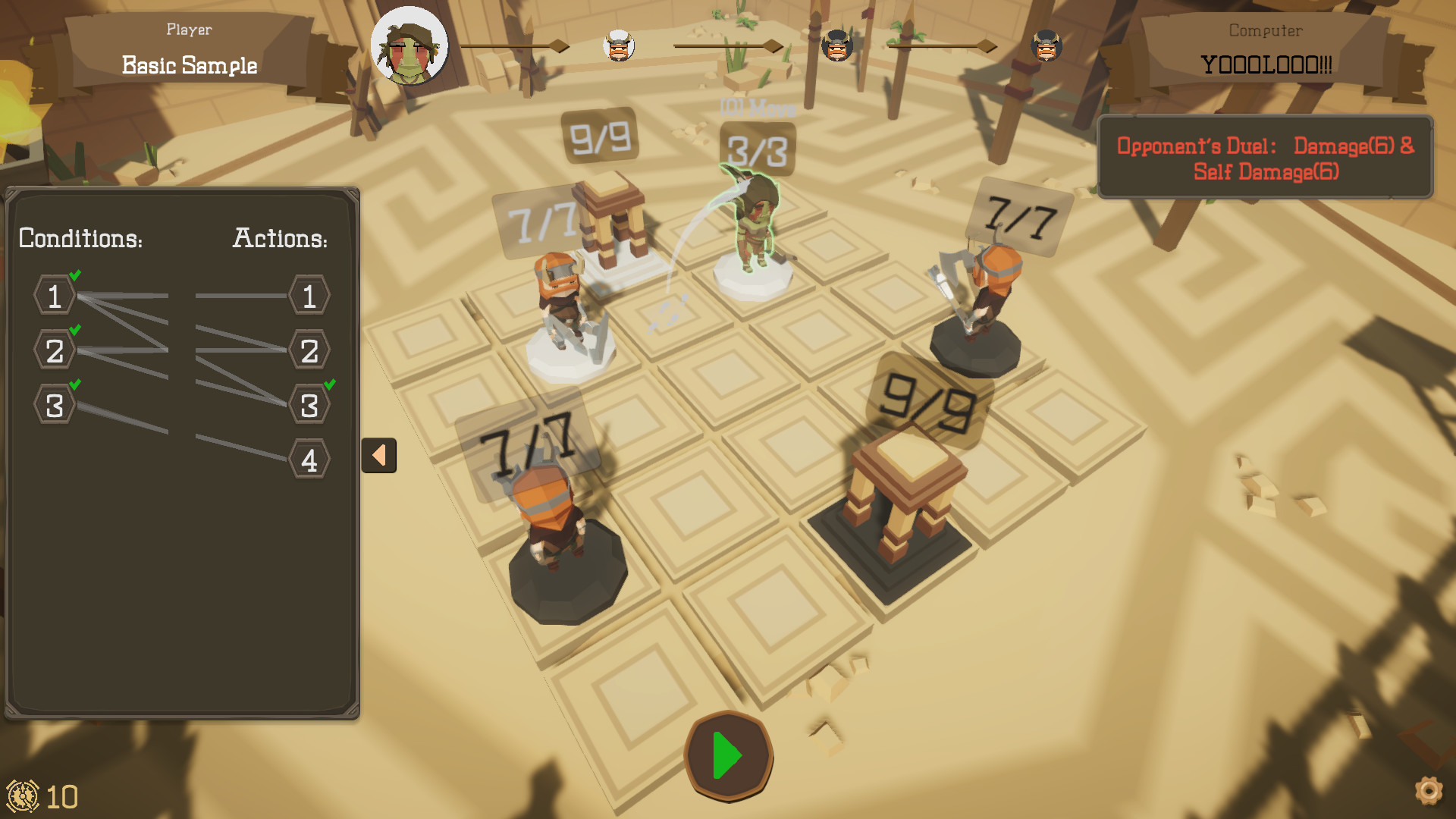The image size is (1456, 819).
Task: Click the first viking helmet portrait on the turn timeline
Action: [618, 45]
